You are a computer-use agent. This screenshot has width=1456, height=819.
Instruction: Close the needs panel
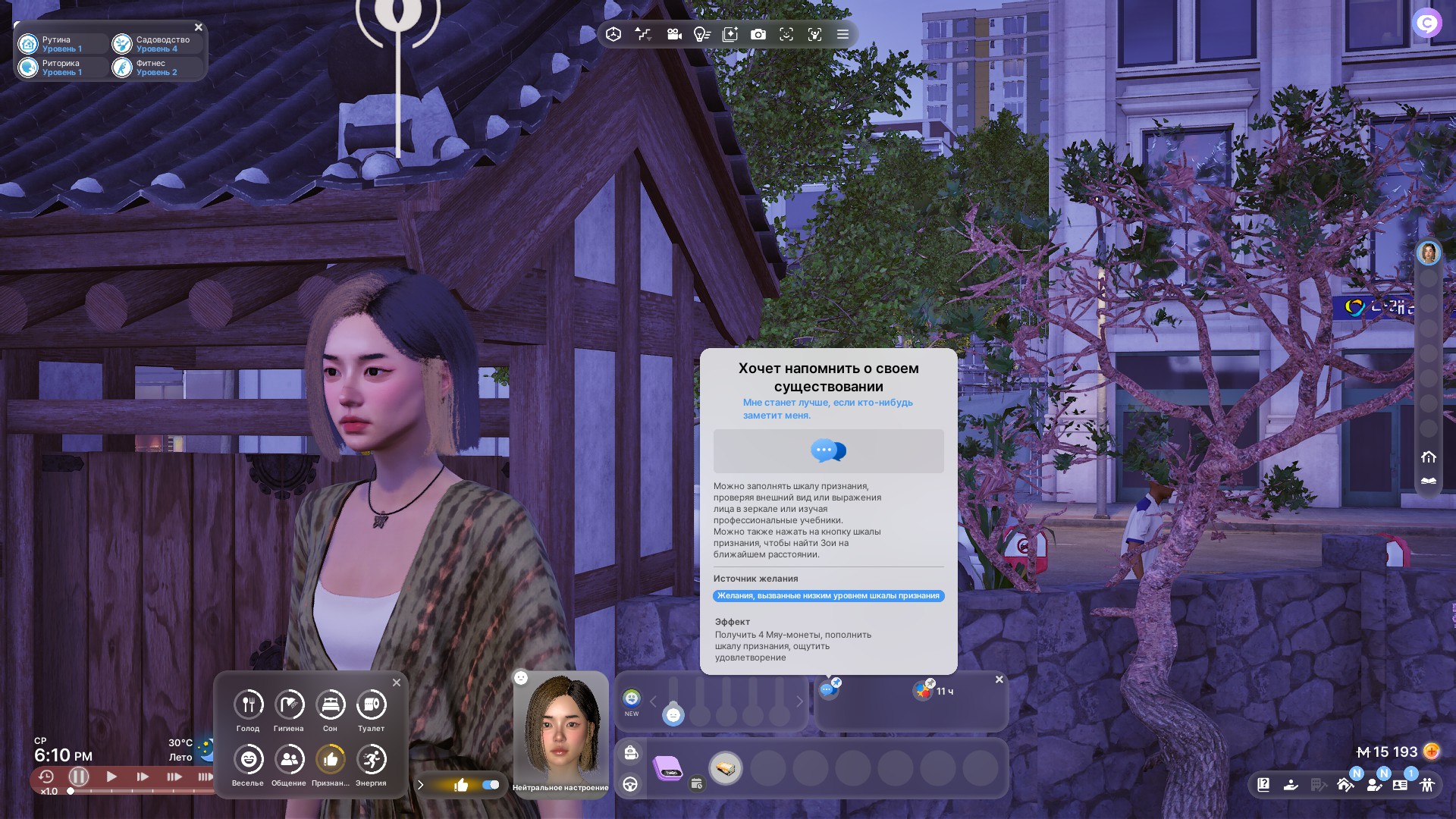(x=397, y=682)
